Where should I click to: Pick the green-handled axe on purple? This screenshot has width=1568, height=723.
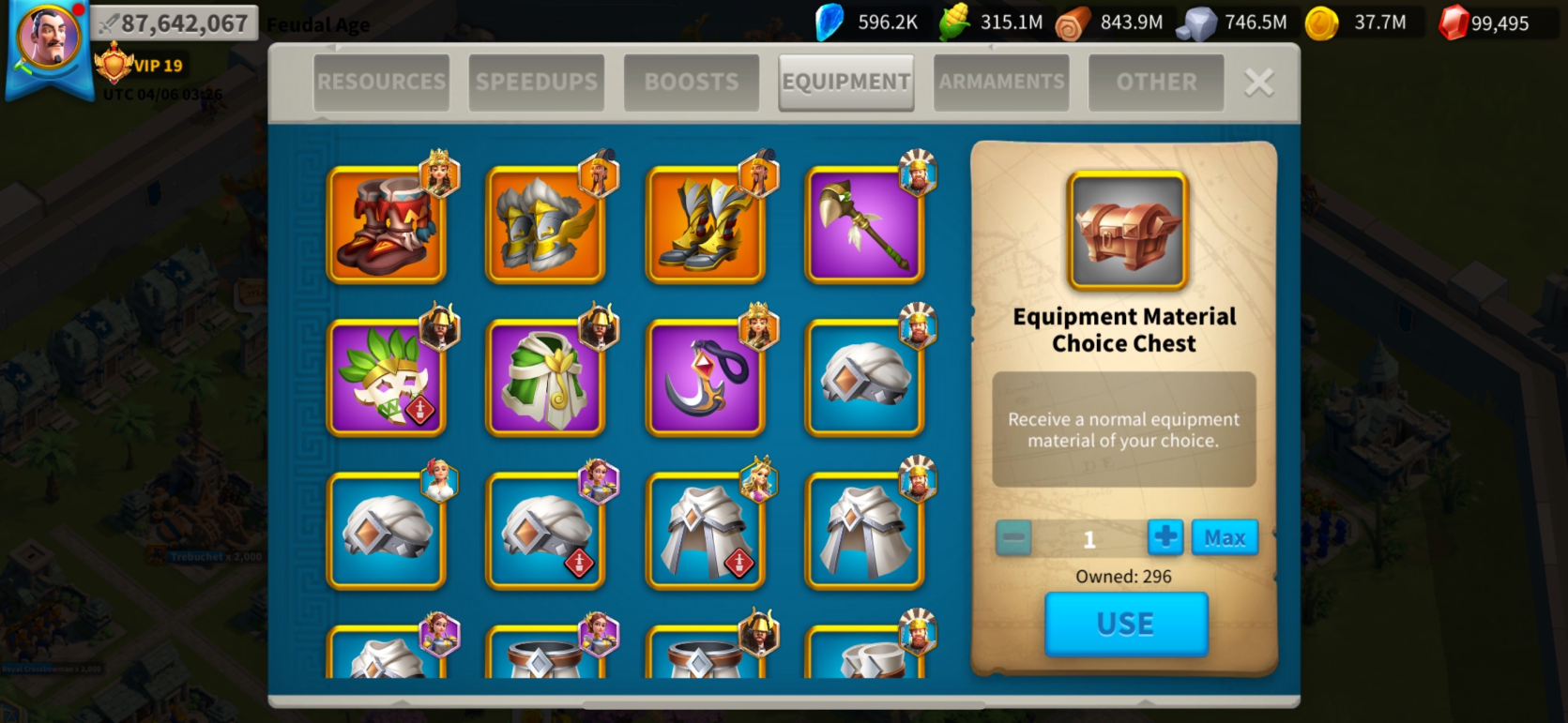864,225
